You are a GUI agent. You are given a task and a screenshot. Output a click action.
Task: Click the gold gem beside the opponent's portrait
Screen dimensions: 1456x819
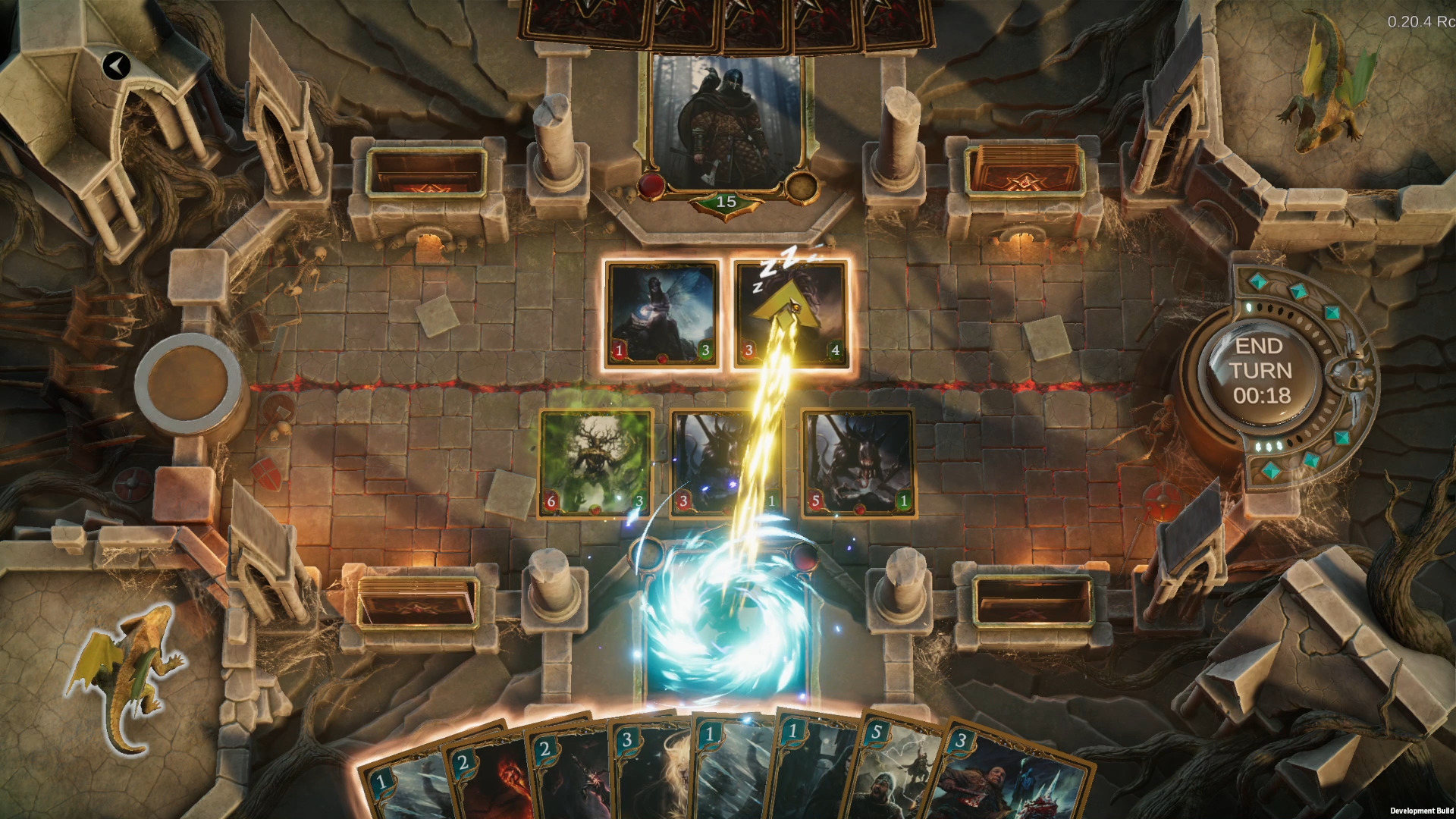802,183
